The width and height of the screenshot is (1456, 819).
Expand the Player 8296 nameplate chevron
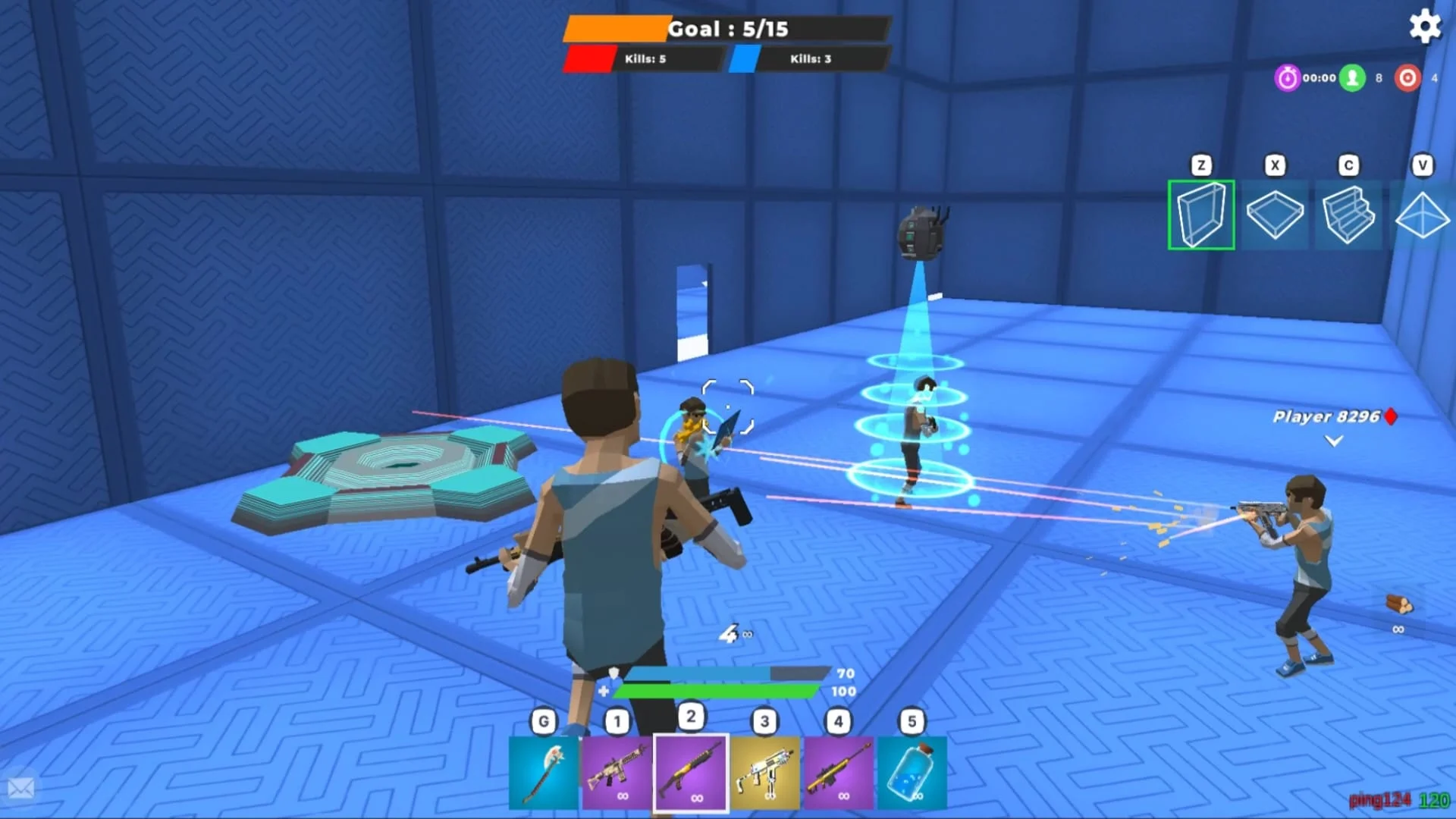1332,441
